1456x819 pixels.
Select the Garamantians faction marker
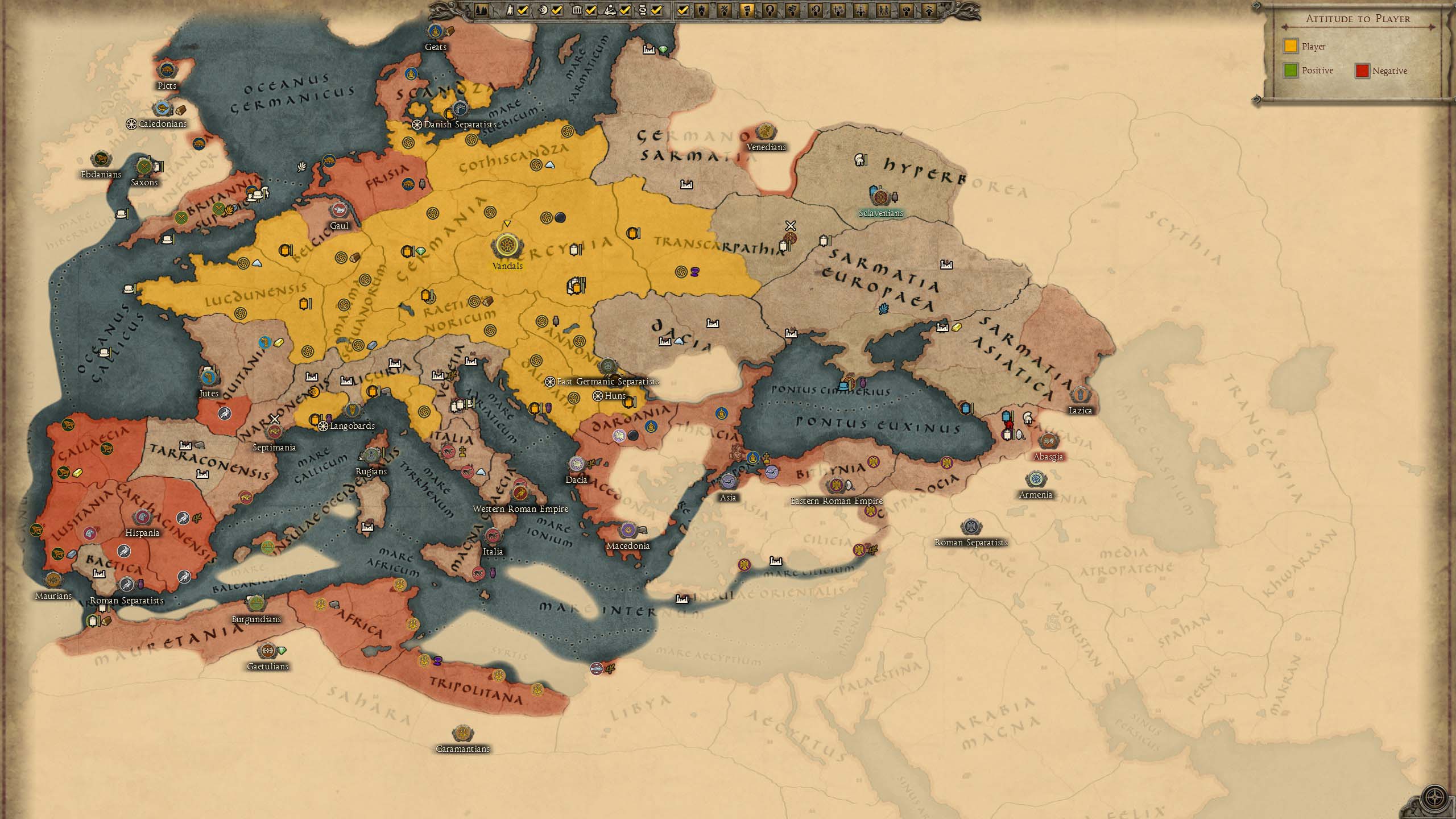pos(462,733)
